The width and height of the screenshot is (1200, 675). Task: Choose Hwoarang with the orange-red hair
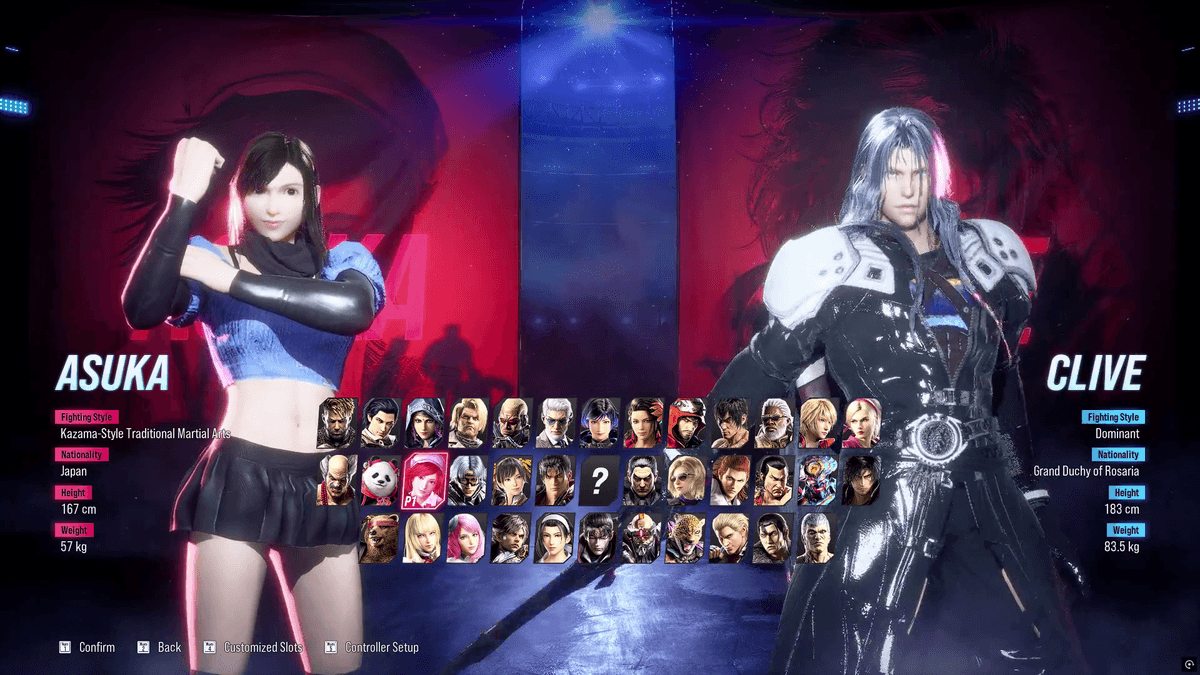click(x=730, y=481)
